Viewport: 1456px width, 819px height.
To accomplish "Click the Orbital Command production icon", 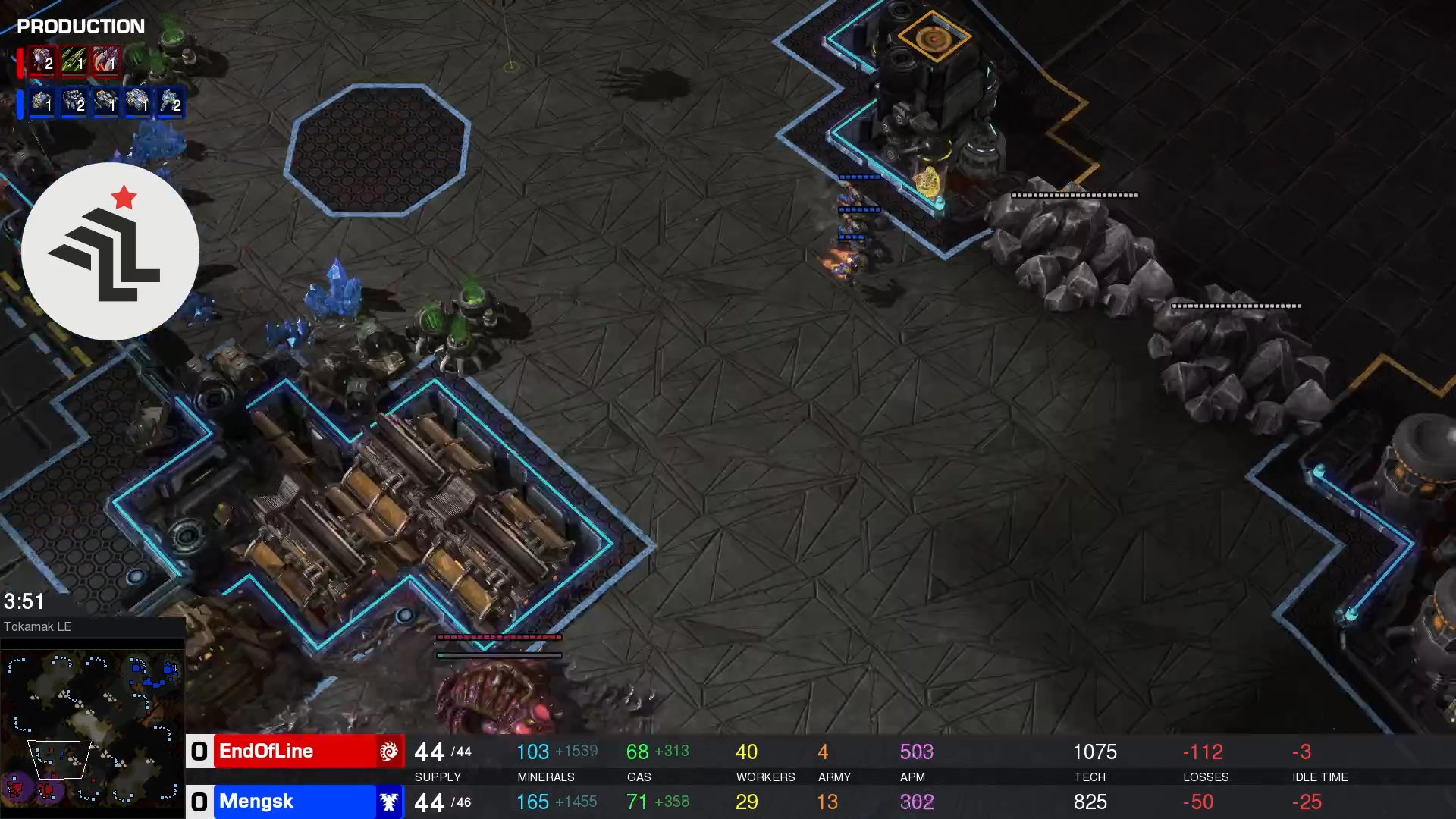I will pos(107,105).
